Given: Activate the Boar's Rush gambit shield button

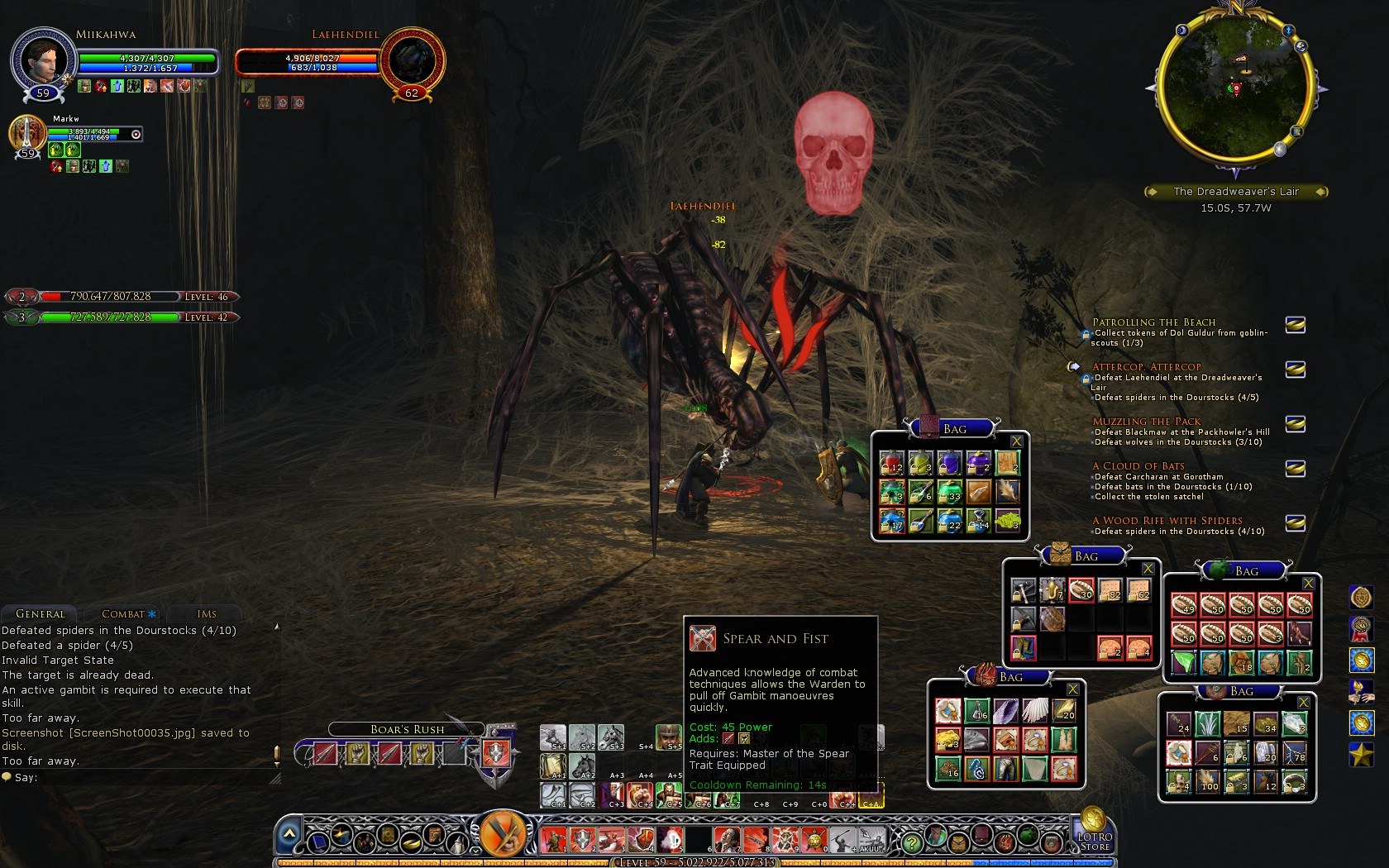Looking at the screenshot, I should click(x=495, y=753).
